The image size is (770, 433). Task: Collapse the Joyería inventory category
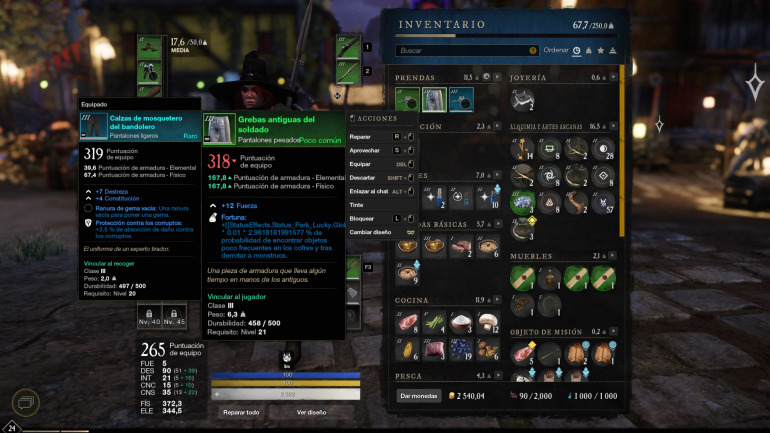[x=615, y=77]
